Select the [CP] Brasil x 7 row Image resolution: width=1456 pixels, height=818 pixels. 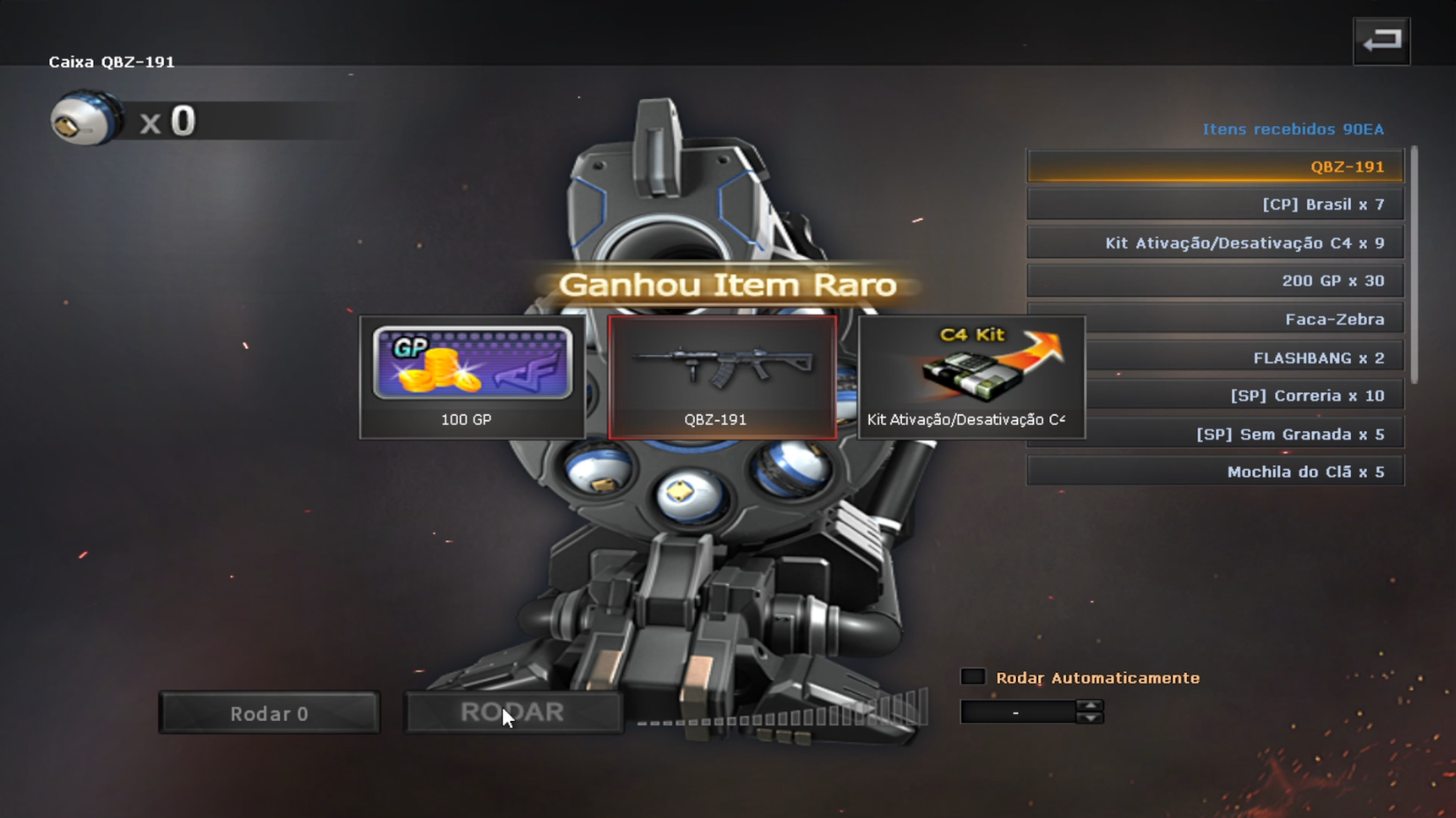pos(1215,204)
